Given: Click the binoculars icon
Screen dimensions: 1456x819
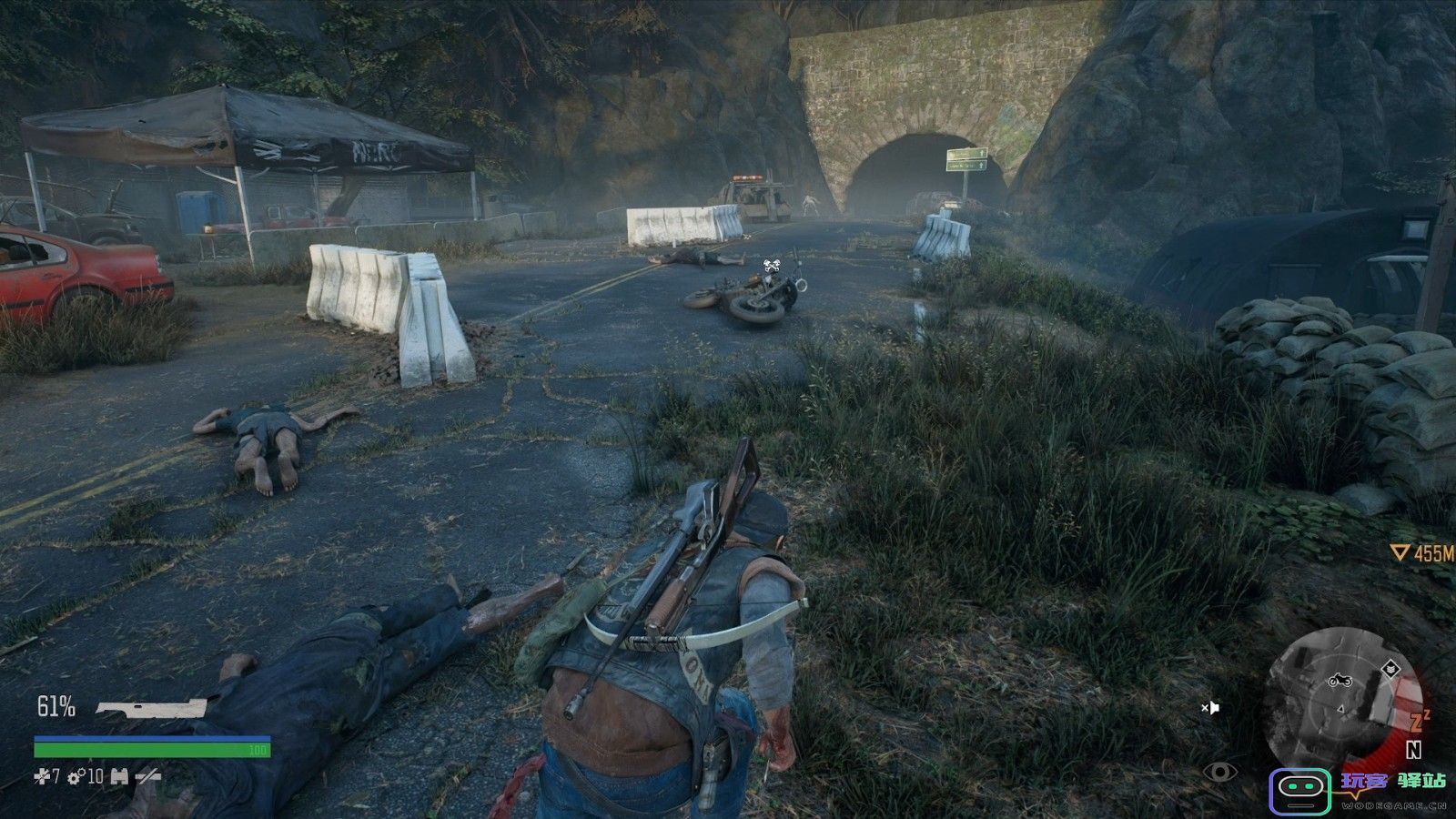Looking at the screenshot, I should 119,776.
